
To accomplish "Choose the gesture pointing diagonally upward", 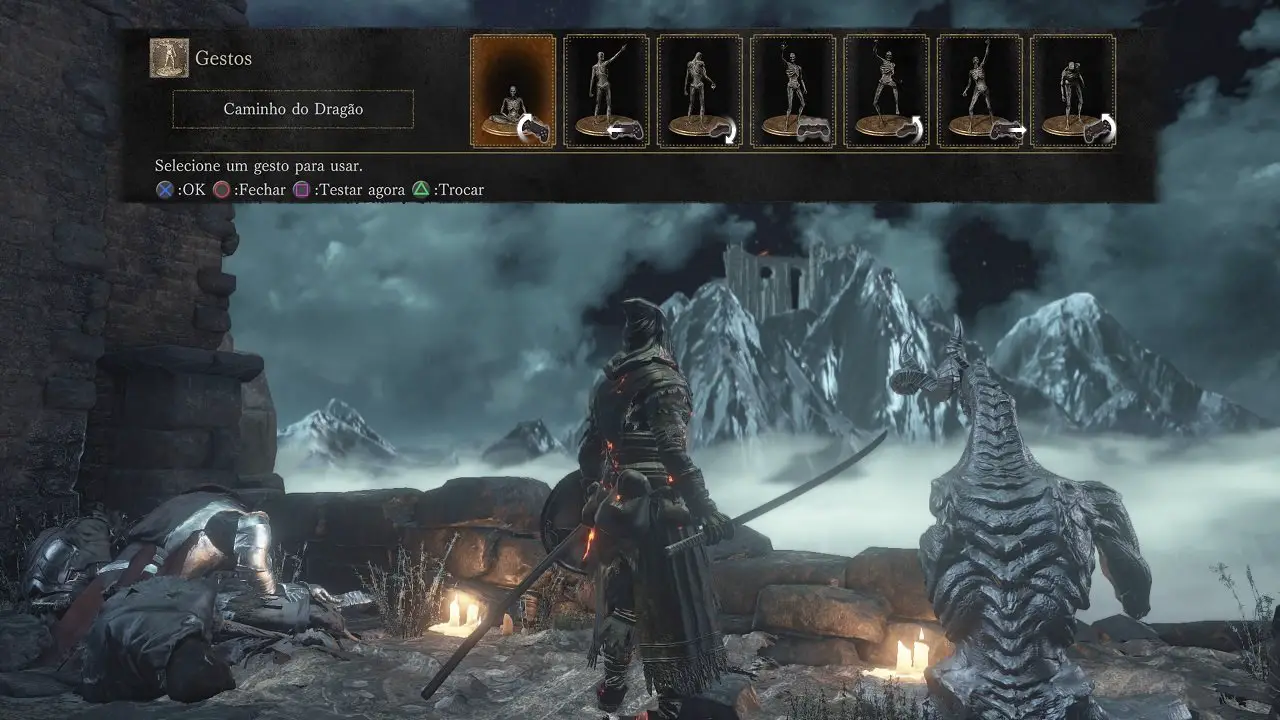I will (606, 91).
